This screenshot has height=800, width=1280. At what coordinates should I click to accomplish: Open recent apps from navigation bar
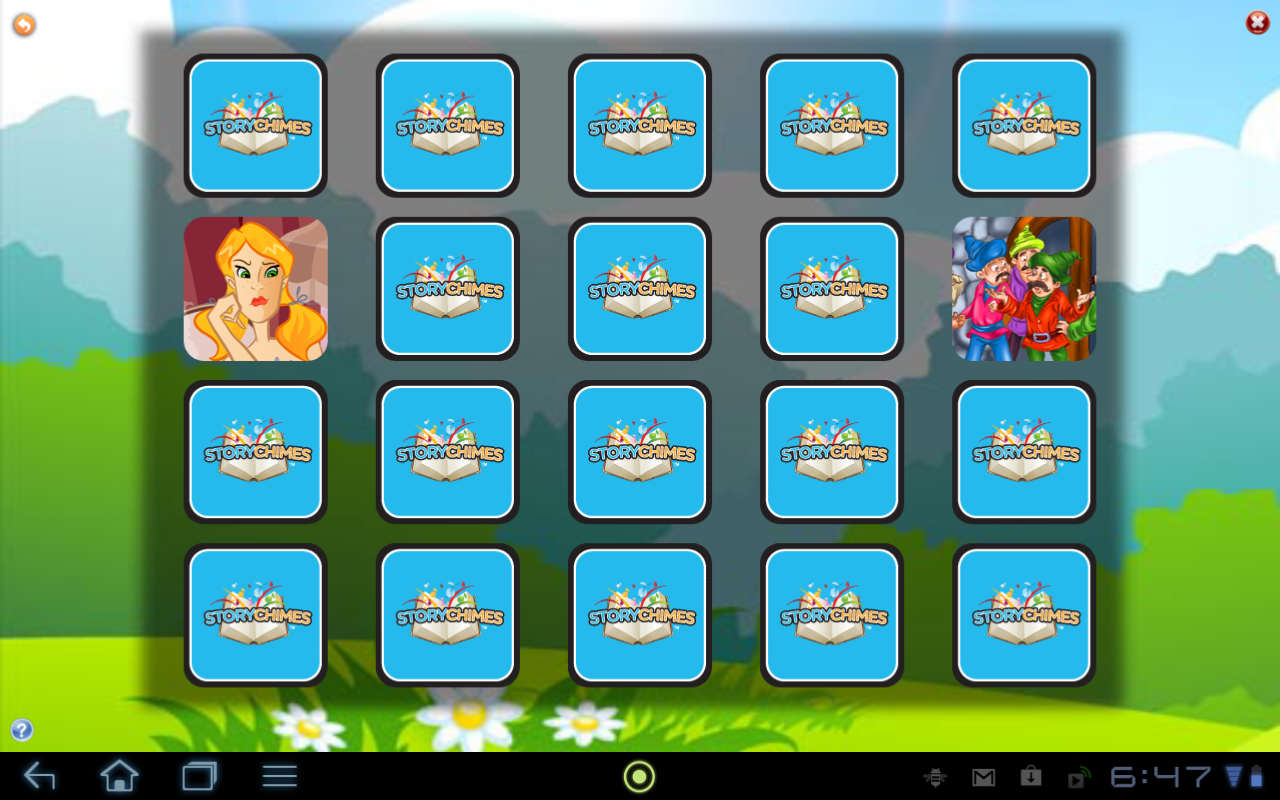[200, 776]
